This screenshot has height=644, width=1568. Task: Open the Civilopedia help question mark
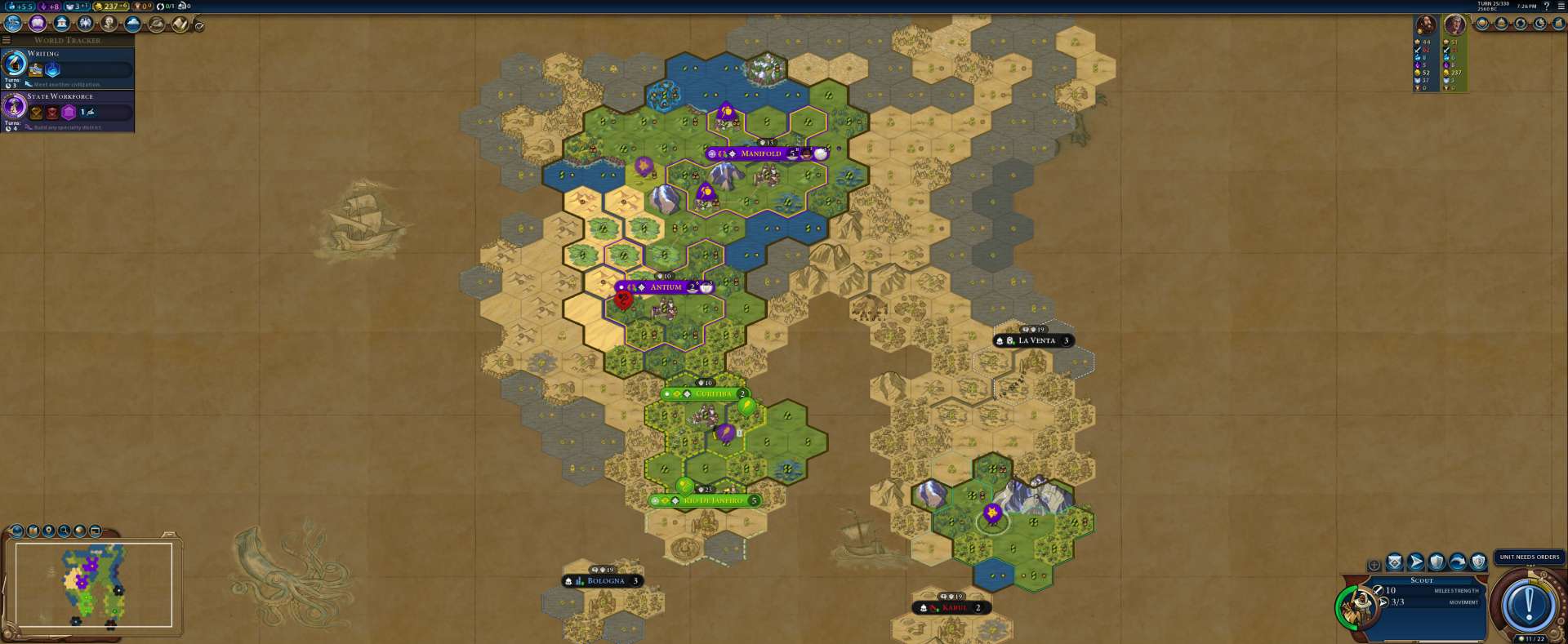(1546, 6)
